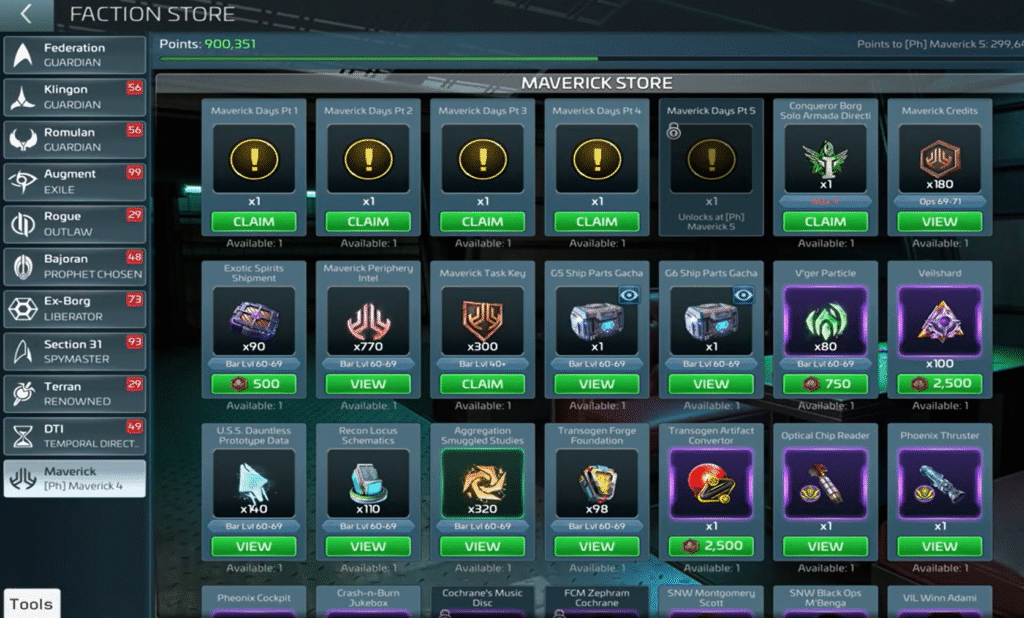Open the Romulan faction tab

click(x=75, y=139)
